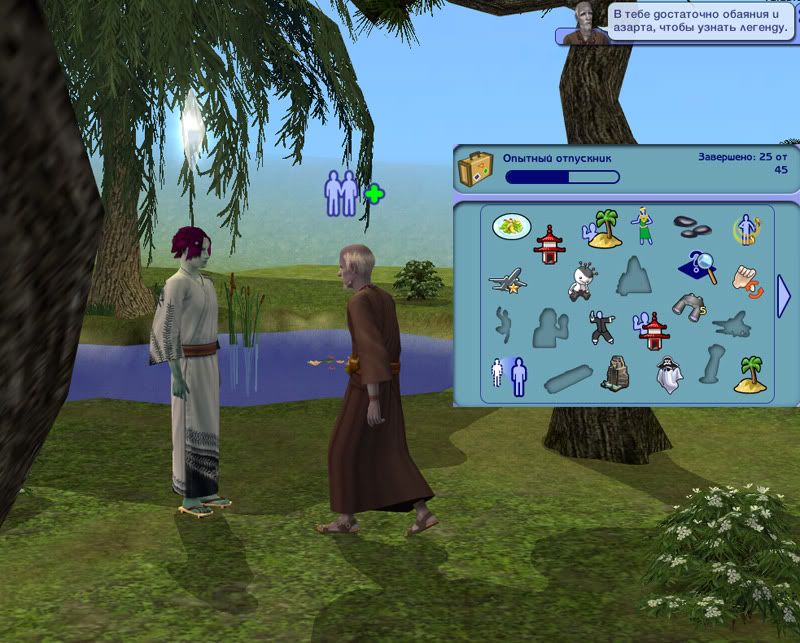
Task: Click the voodoo doll memento icon
Action: 582,281
